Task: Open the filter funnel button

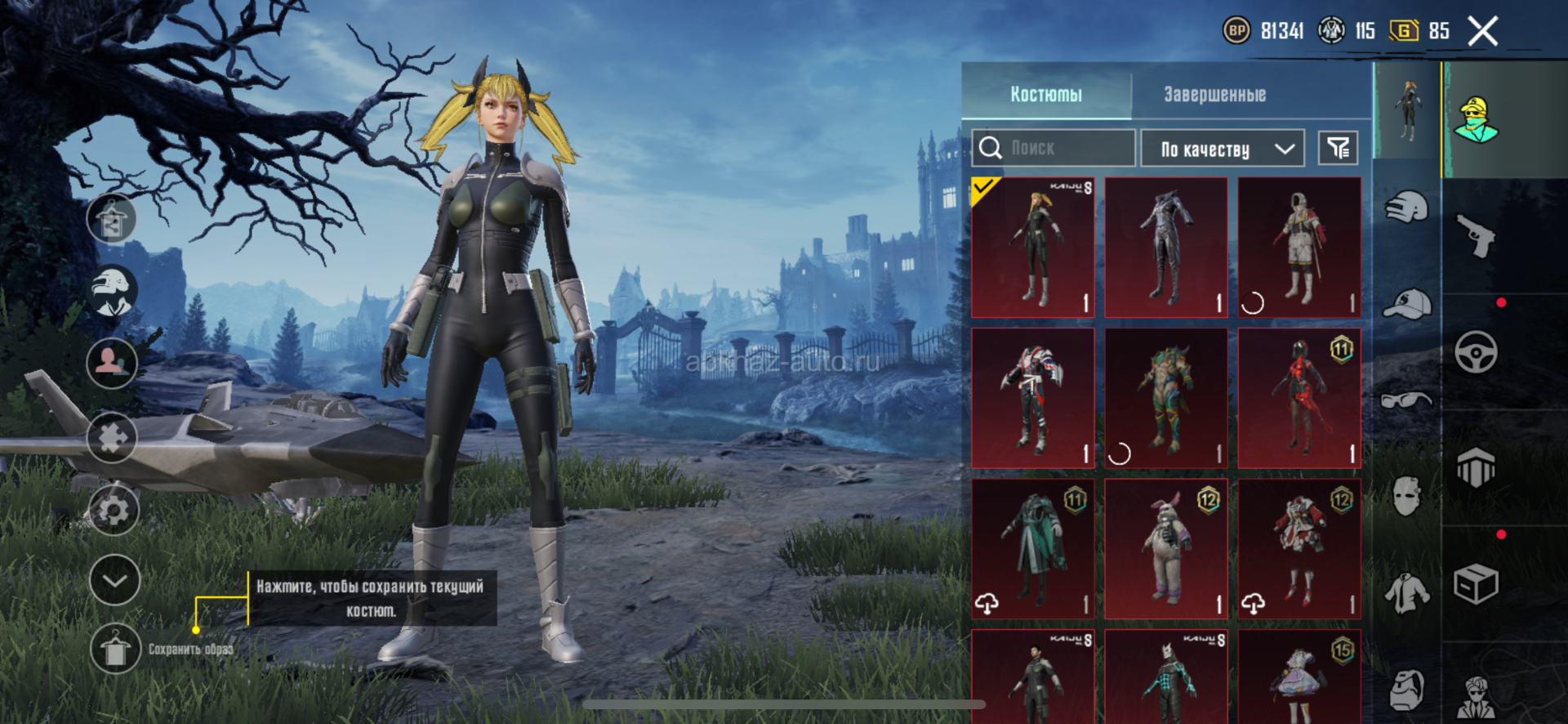Action: click(1338, 148)
